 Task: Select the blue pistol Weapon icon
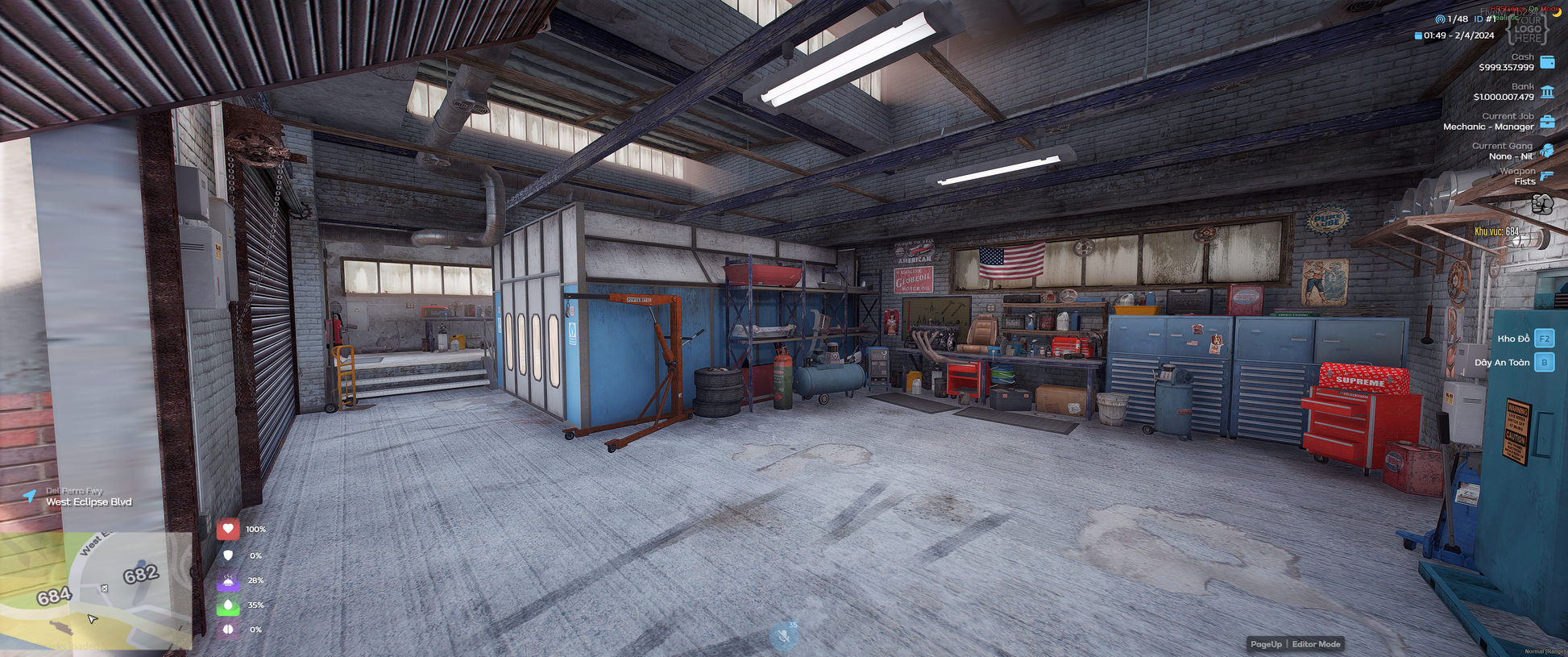1547,176
